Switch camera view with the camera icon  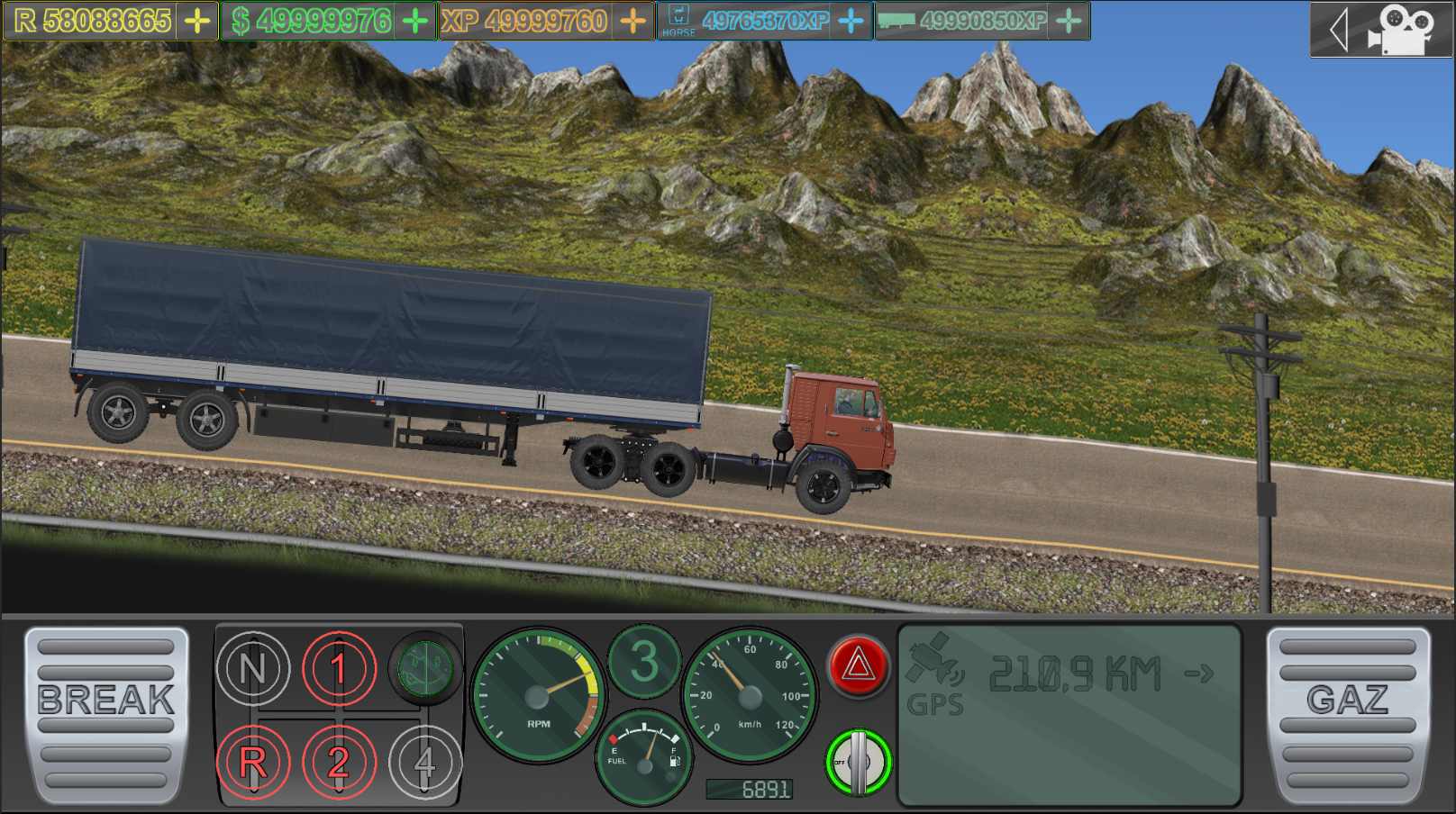tap(1397, 31)
